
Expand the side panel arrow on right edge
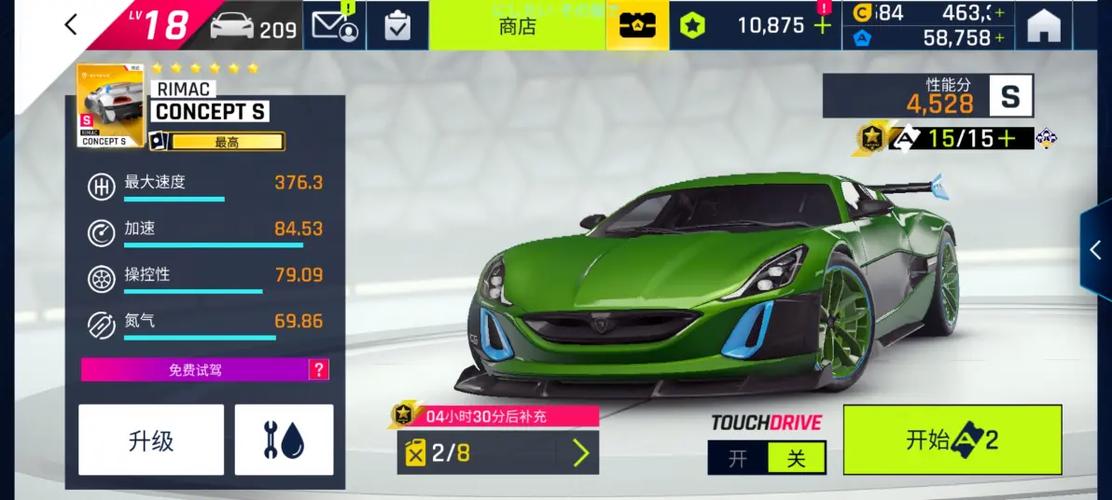coord(1095,250)
